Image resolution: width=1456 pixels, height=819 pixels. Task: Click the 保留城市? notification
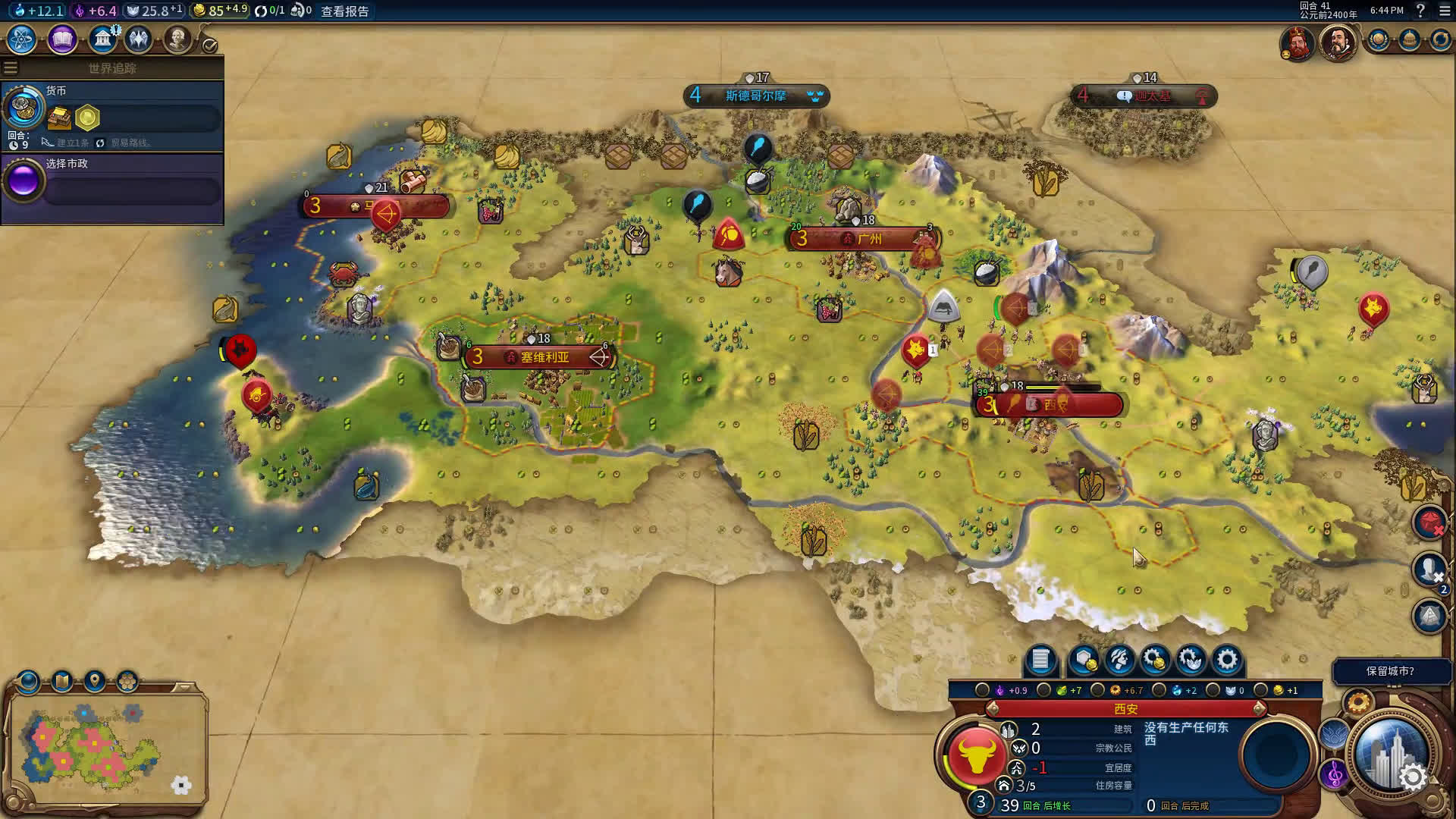coord(1389,671)
